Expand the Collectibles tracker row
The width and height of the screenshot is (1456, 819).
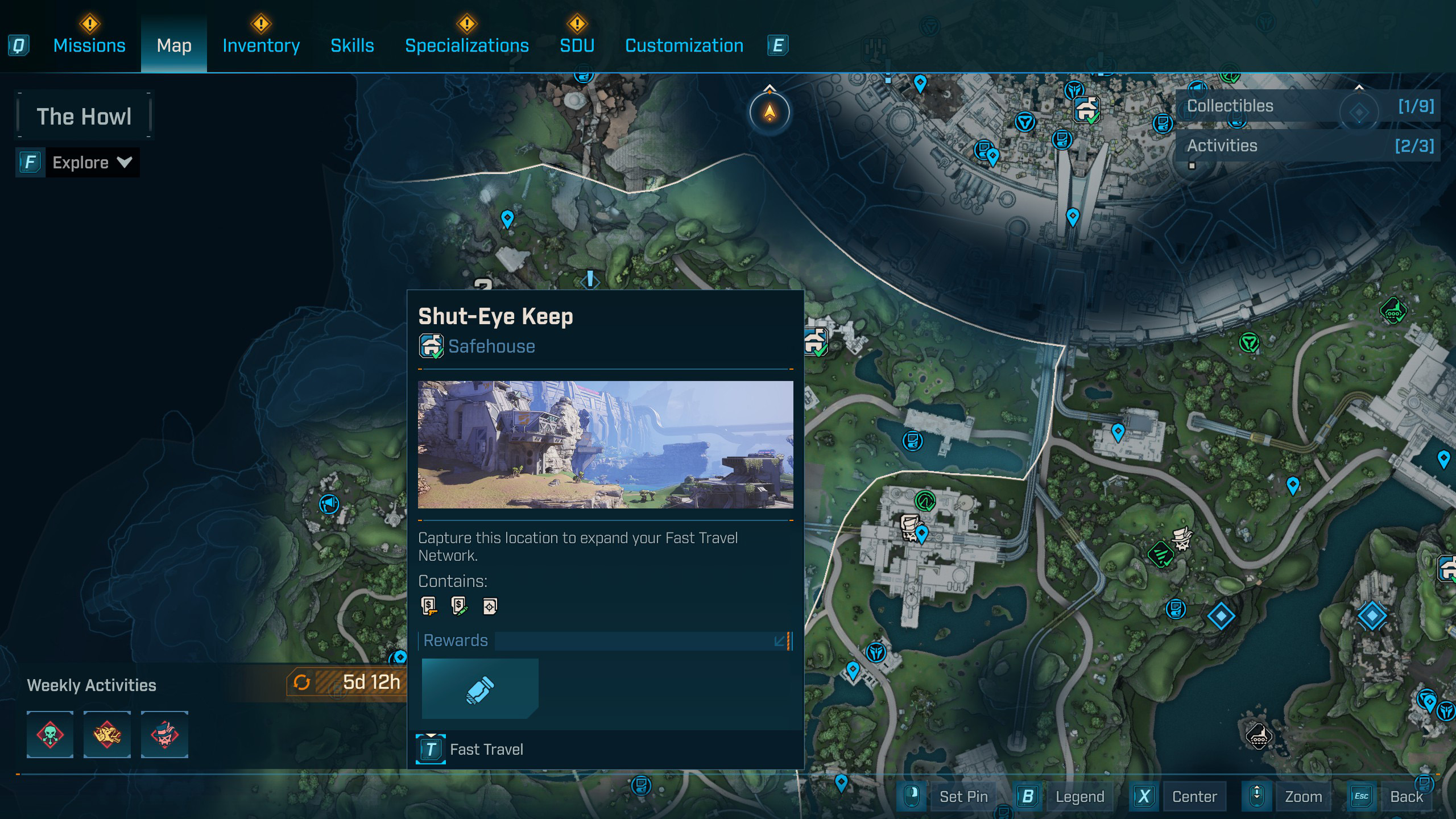pyautogui.click(x=1308, y=106)
